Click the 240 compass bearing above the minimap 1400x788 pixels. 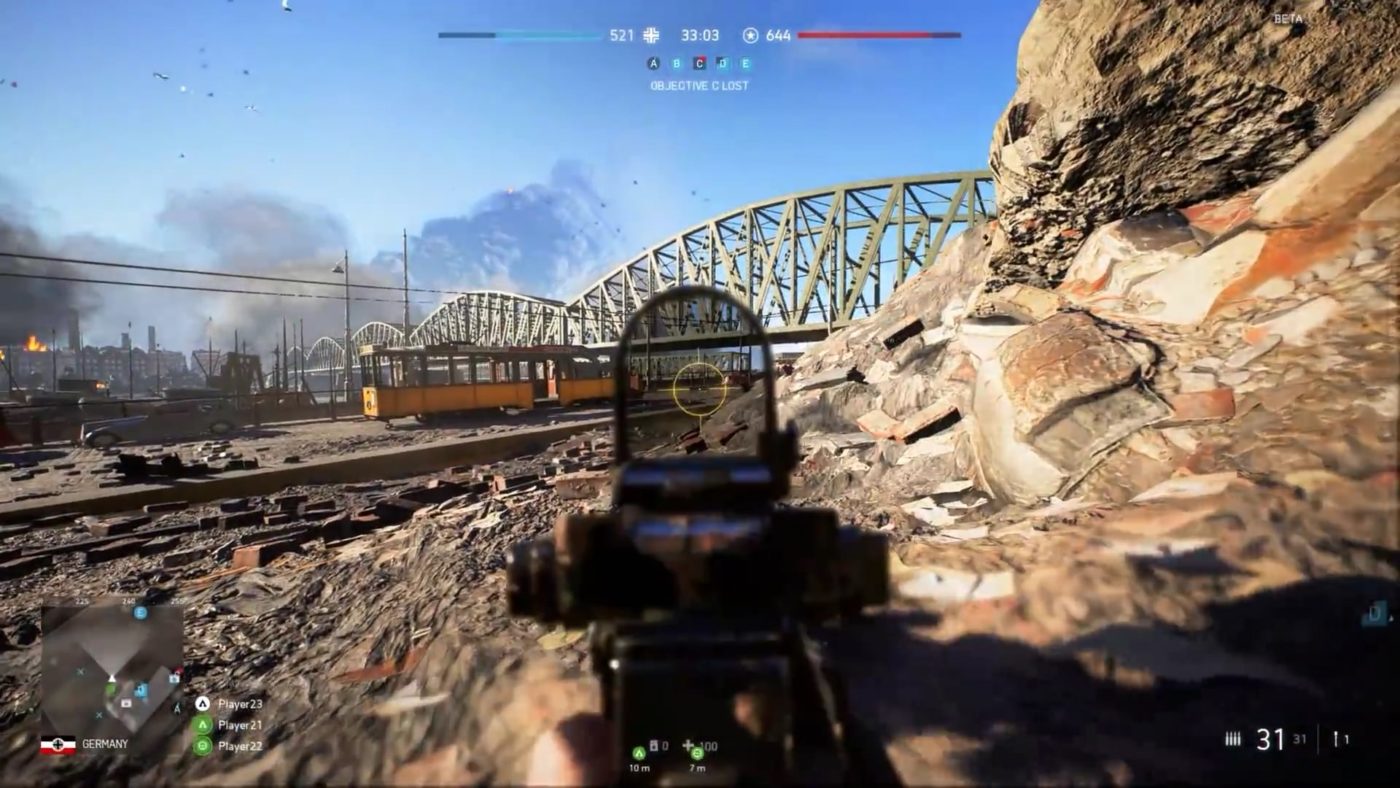click(129, 600)
